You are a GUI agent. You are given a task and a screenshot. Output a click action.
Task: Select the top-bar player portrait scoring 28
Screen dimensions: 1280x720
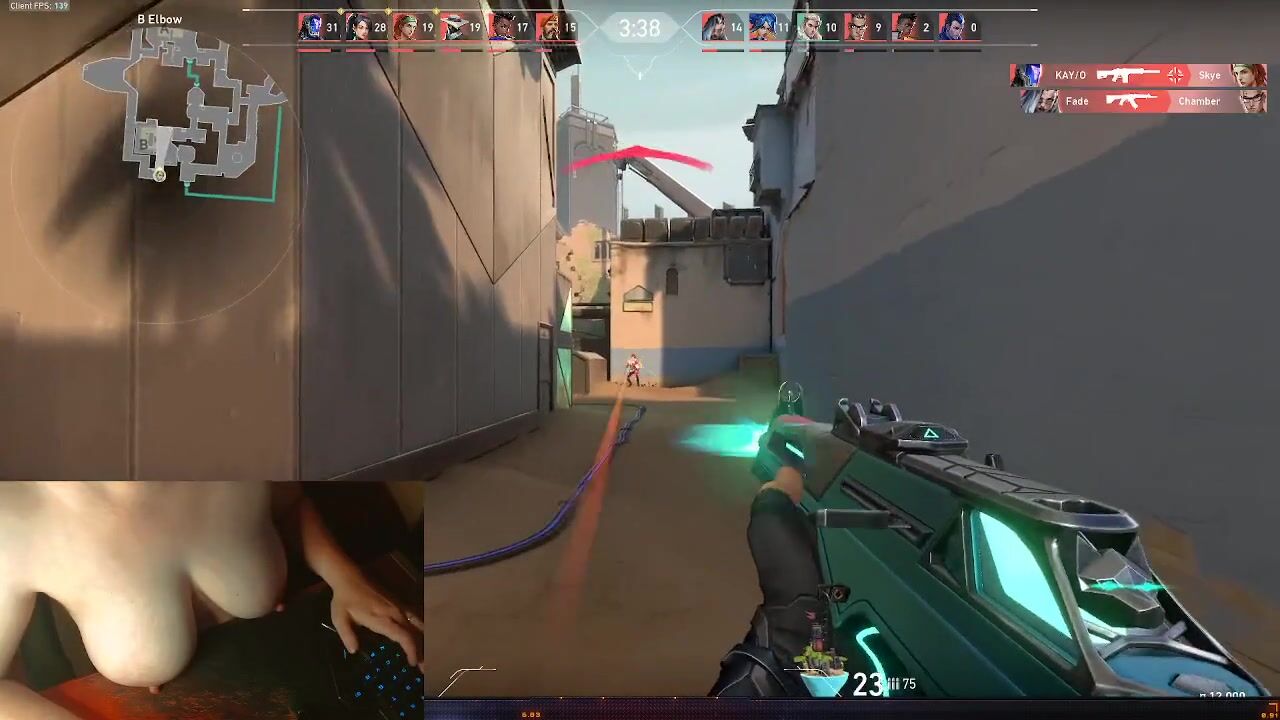(x=357, y=27)
